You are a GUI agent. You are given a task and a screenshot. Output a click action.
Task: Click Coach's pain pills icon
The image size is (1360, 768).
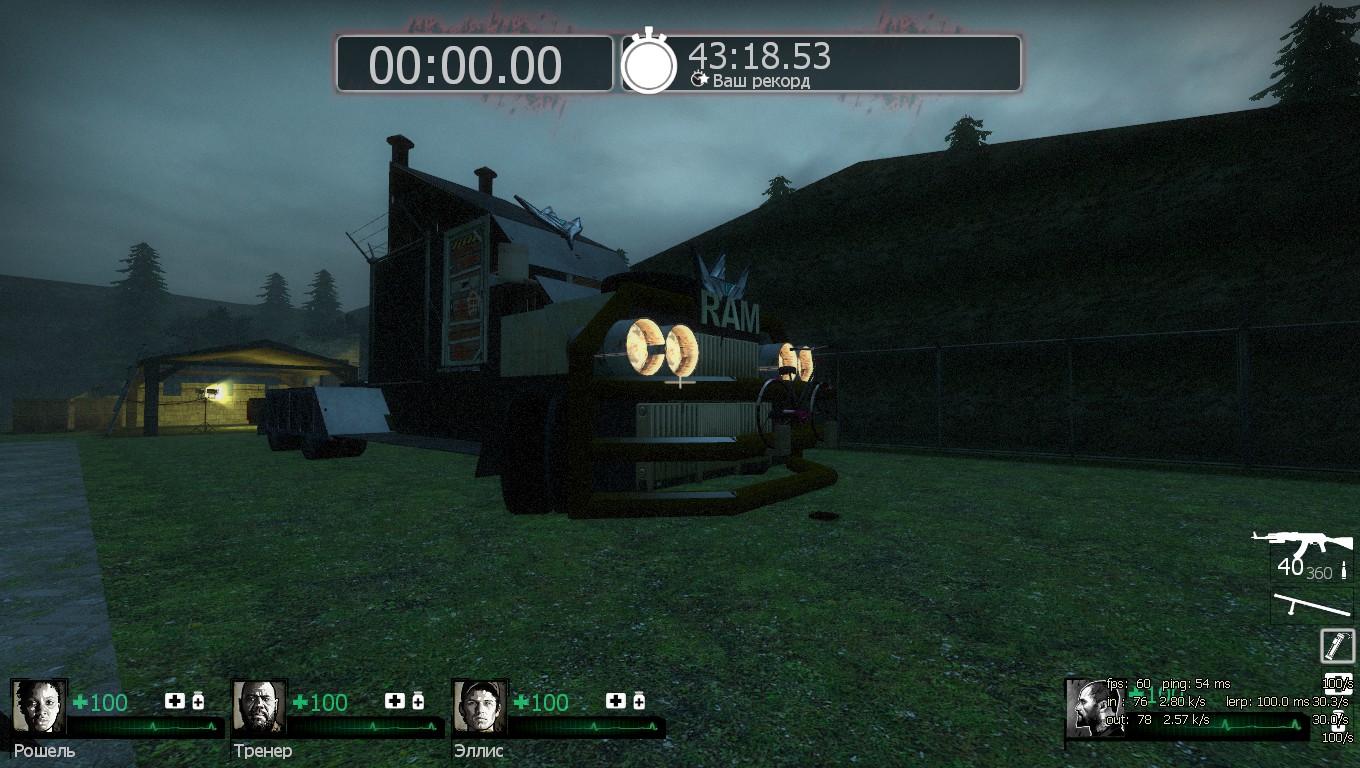[x=418, y=701]
